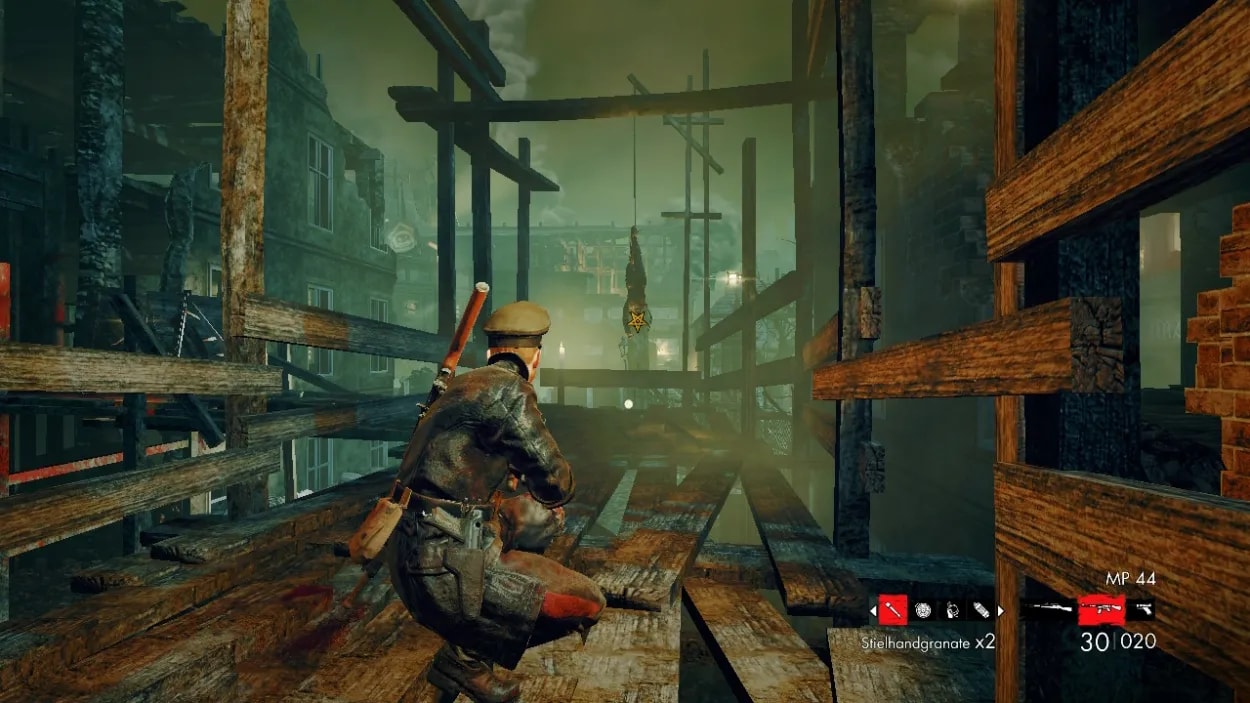Pick the dynamite stick item slot
Image resolution: width=1250 pixels, height=703 pixels.
(980, 608)
